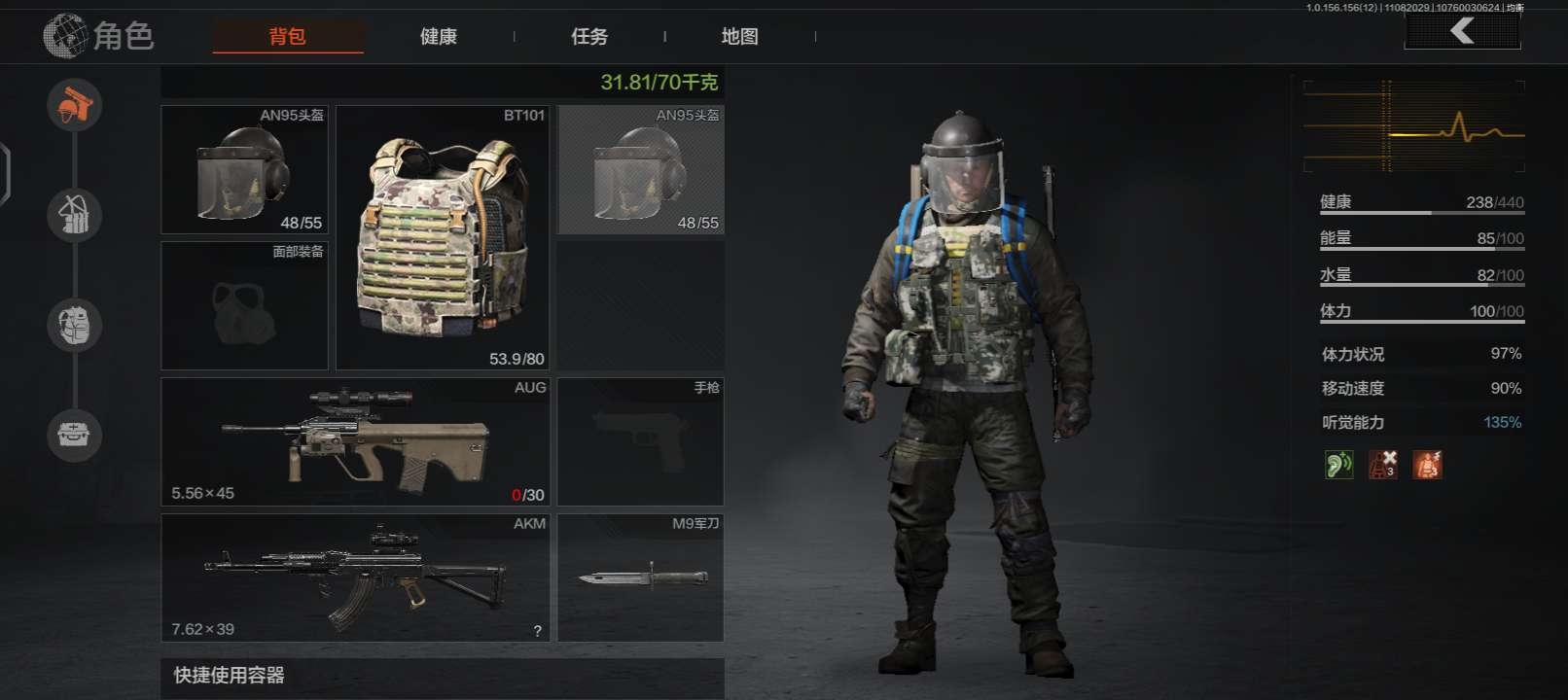
Task: Switch to the 背包 backpack tab
Action: (288, 37)
